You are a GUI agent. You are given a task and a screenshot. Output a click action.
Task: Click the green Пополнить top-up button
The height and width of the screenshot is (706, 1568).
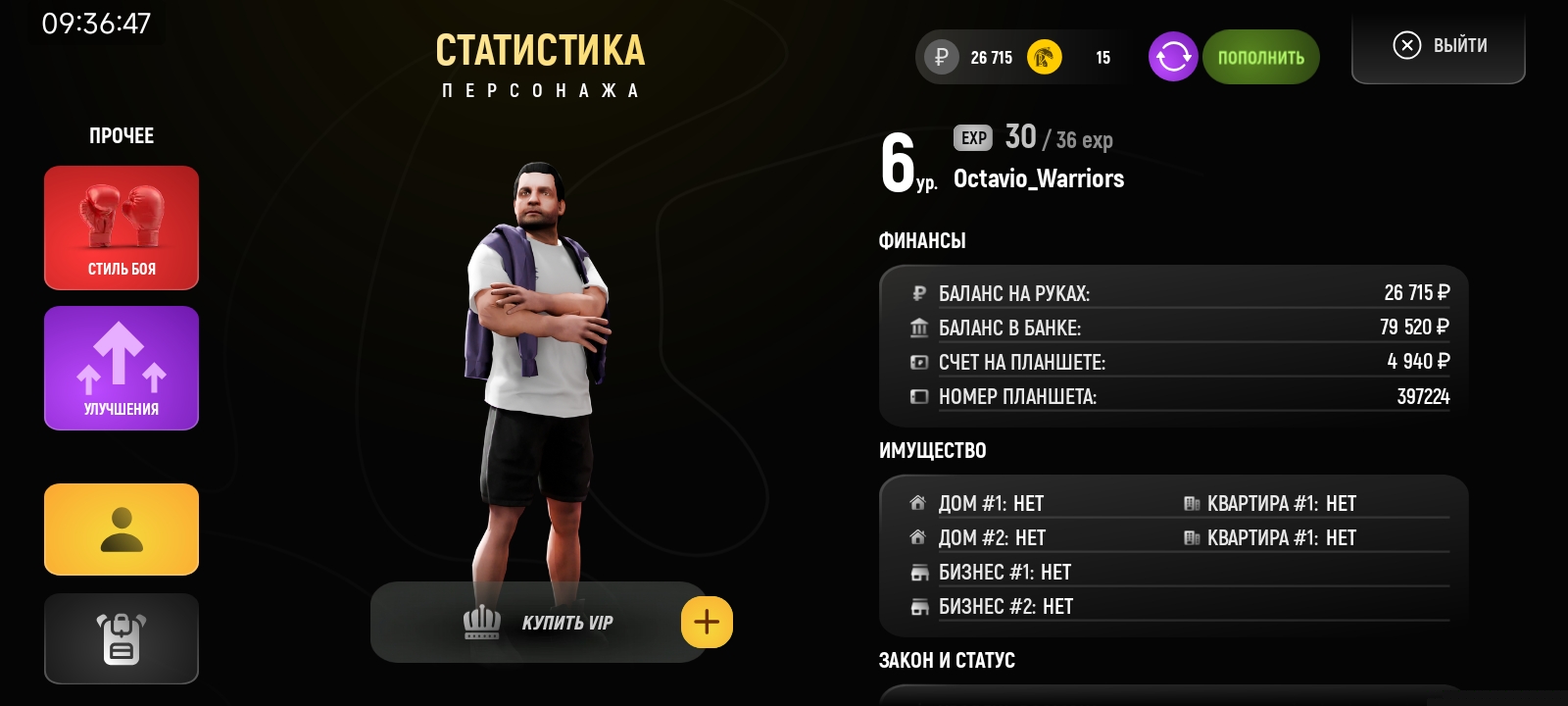[x=1260, y=57]
